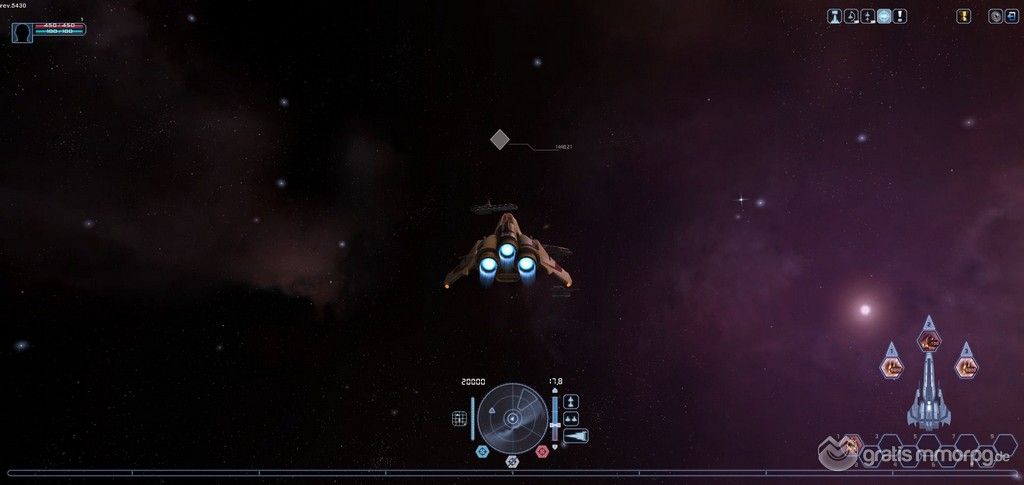Click the white hexagon button below radar
This screenshot has height=485, width=1024.
click(x=512, y=461)
